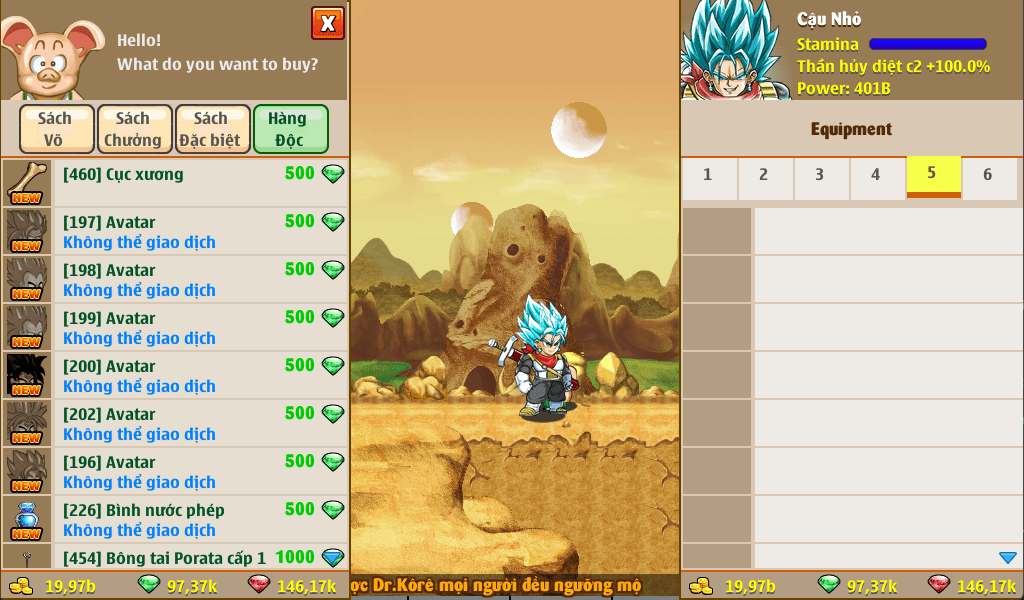Select the Bông tai Porata cấp 1 item
The image size is (1024, 600).
point(175,557)
